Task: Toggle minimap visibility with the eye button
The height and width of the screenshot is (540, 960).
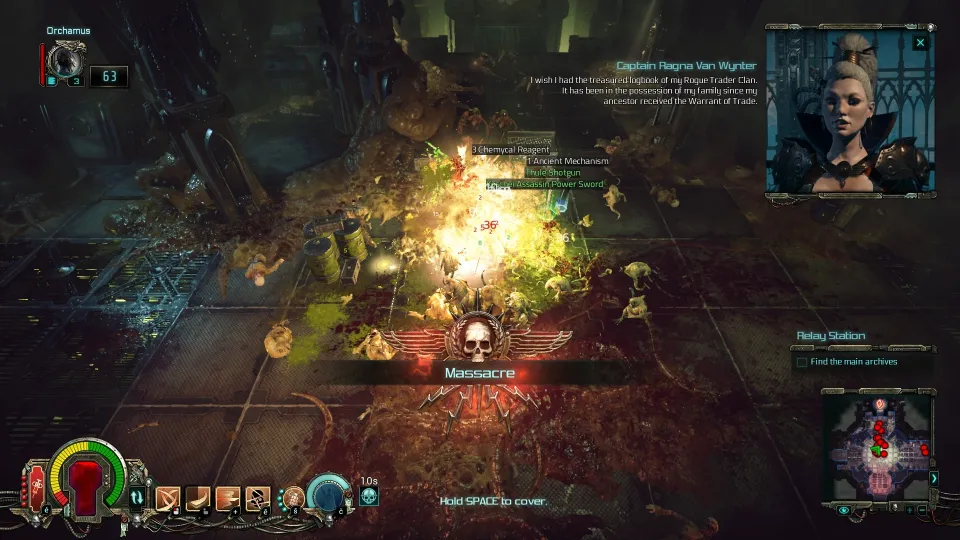Action: click(x=845, y=510)
